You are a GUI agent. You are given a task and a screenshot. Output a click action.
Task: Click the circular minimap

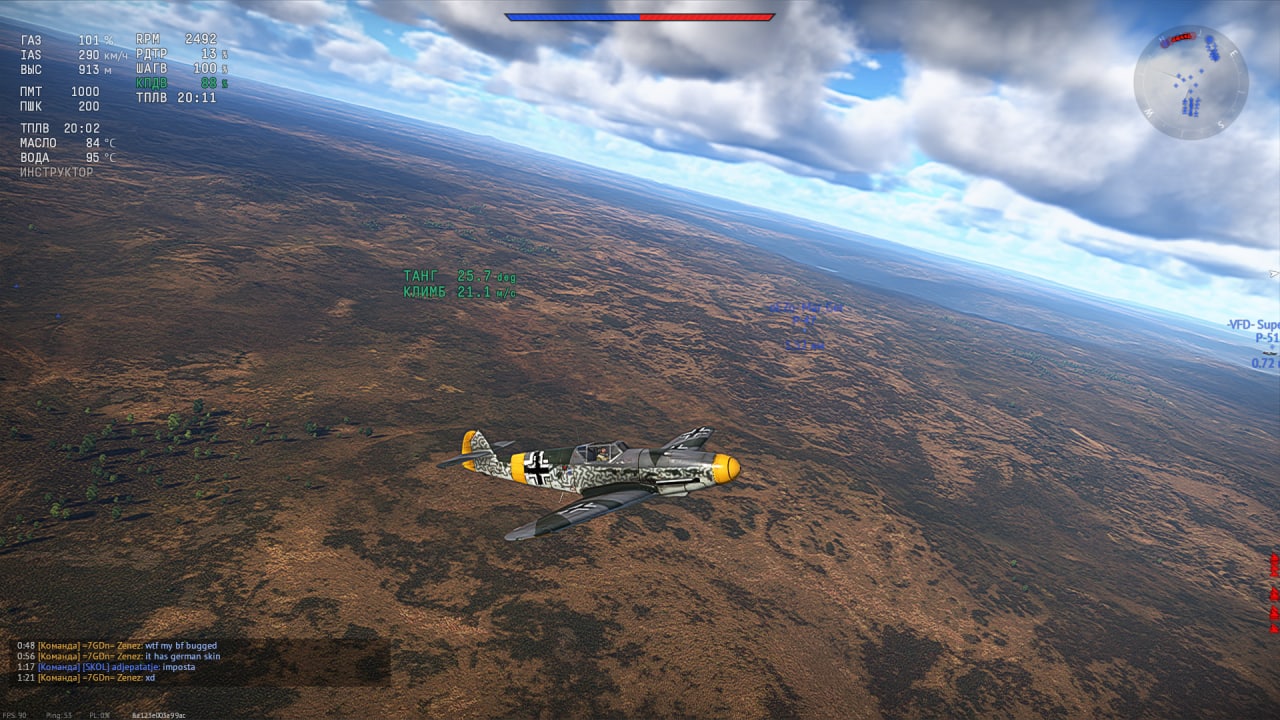tap(1190, 82)
